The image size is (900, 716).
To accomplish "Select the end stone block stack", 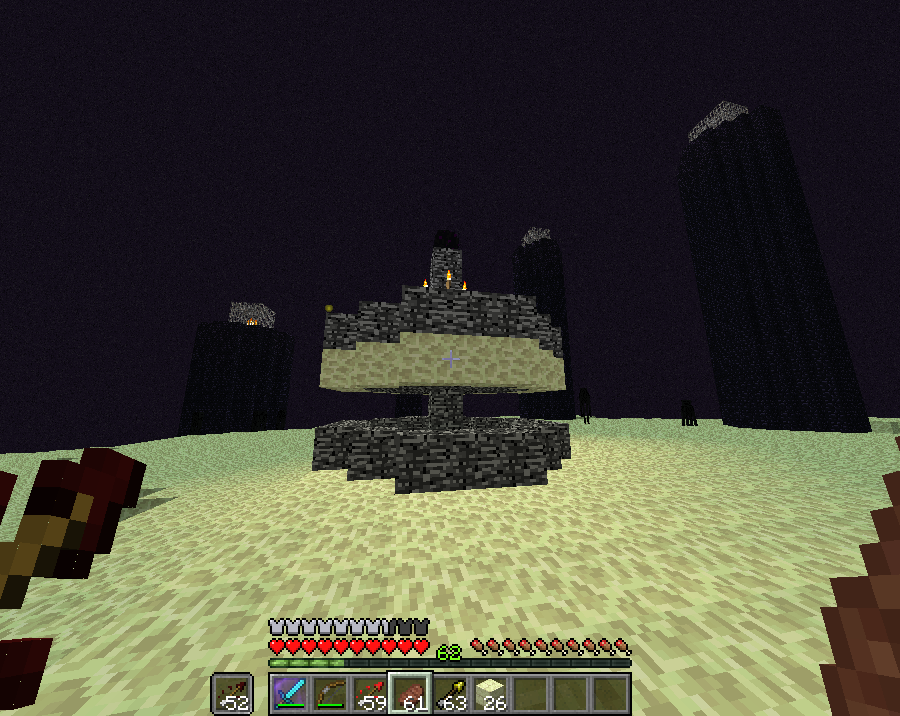I will (x=490, y=693).
